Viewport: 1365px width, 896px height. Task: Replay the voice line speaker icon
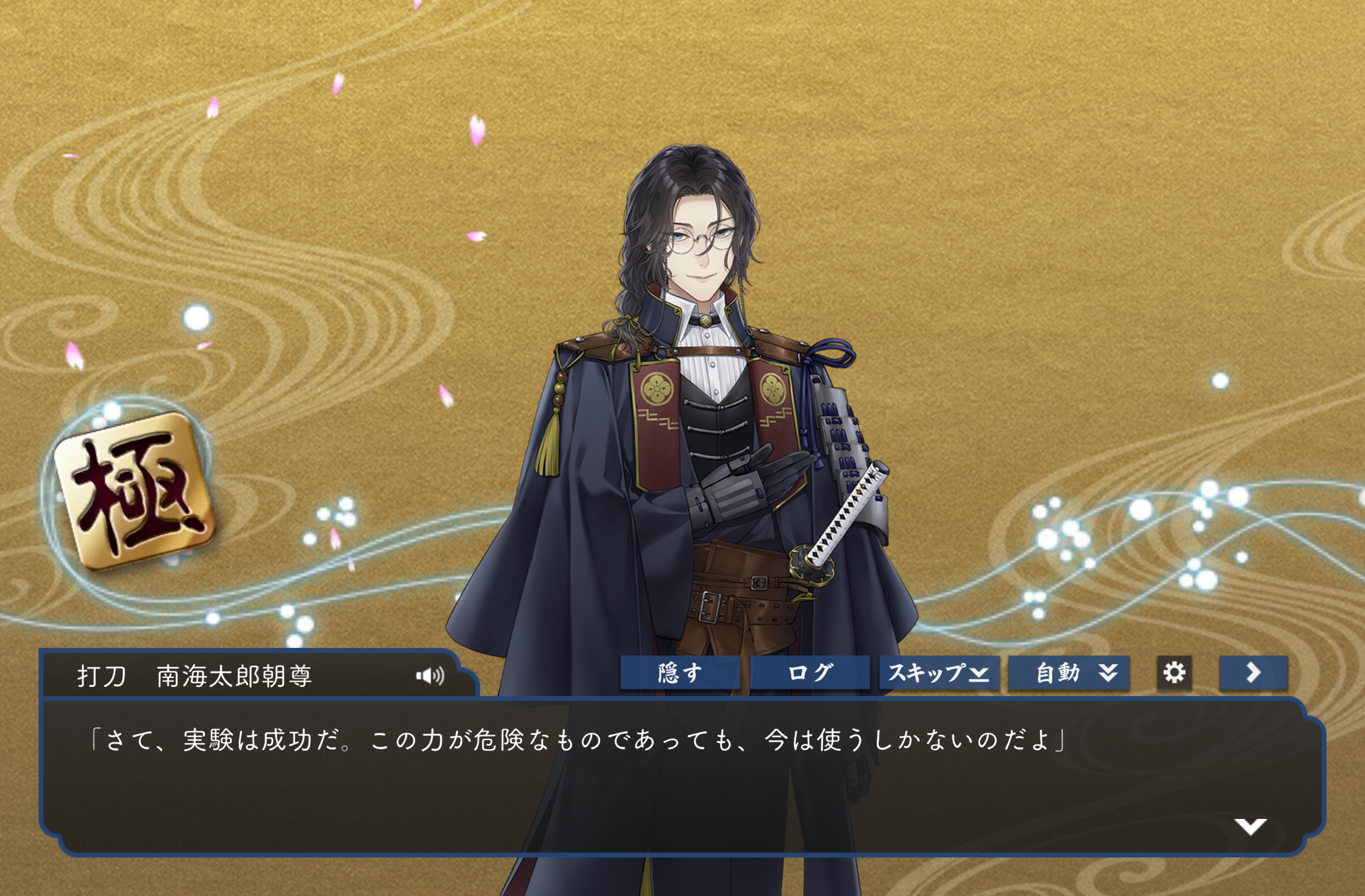click(430, 676)
